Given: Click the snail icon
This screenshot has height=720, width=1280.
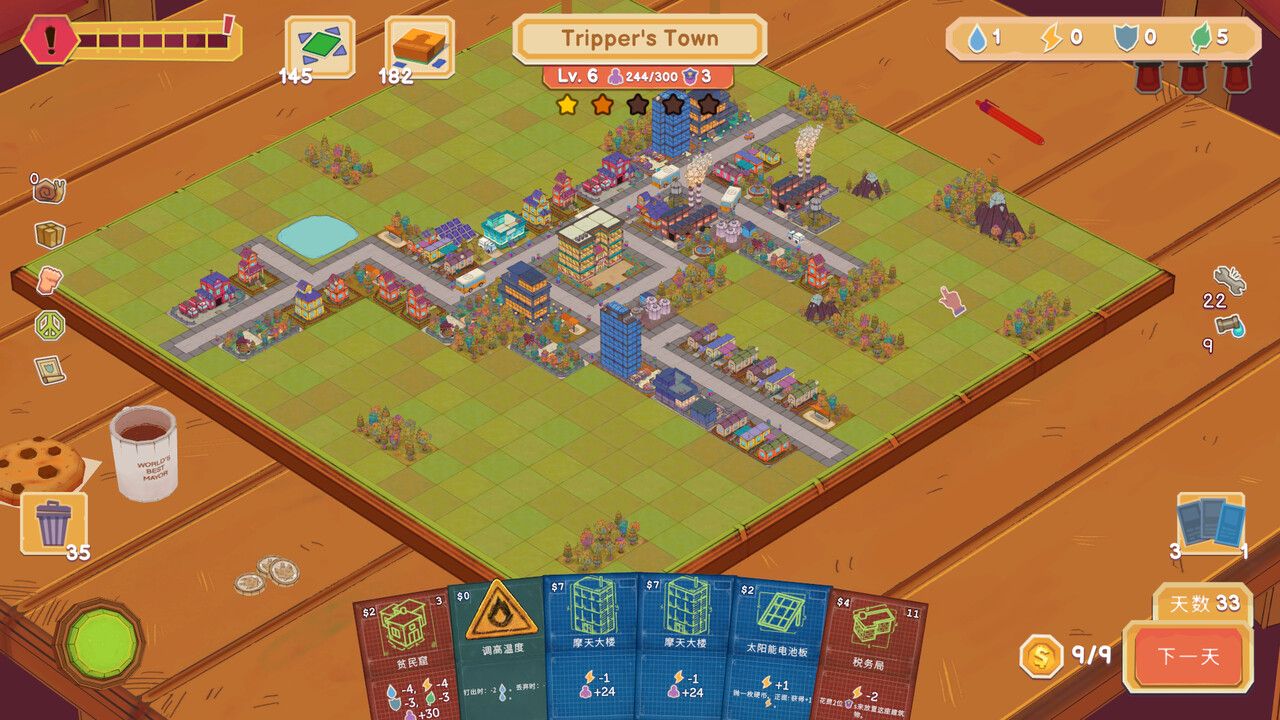Looking at the screenshot, I should [x=48, y=188].
